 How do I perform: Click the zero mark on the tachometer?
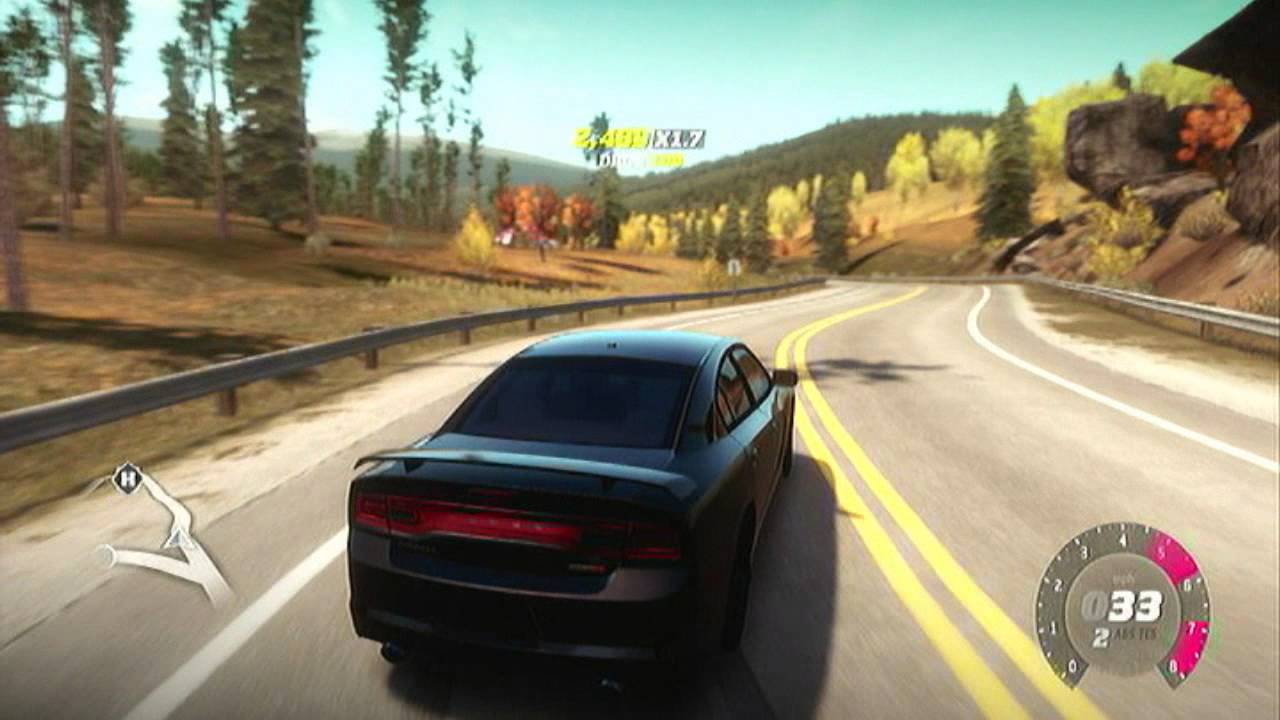point(1072,664)
